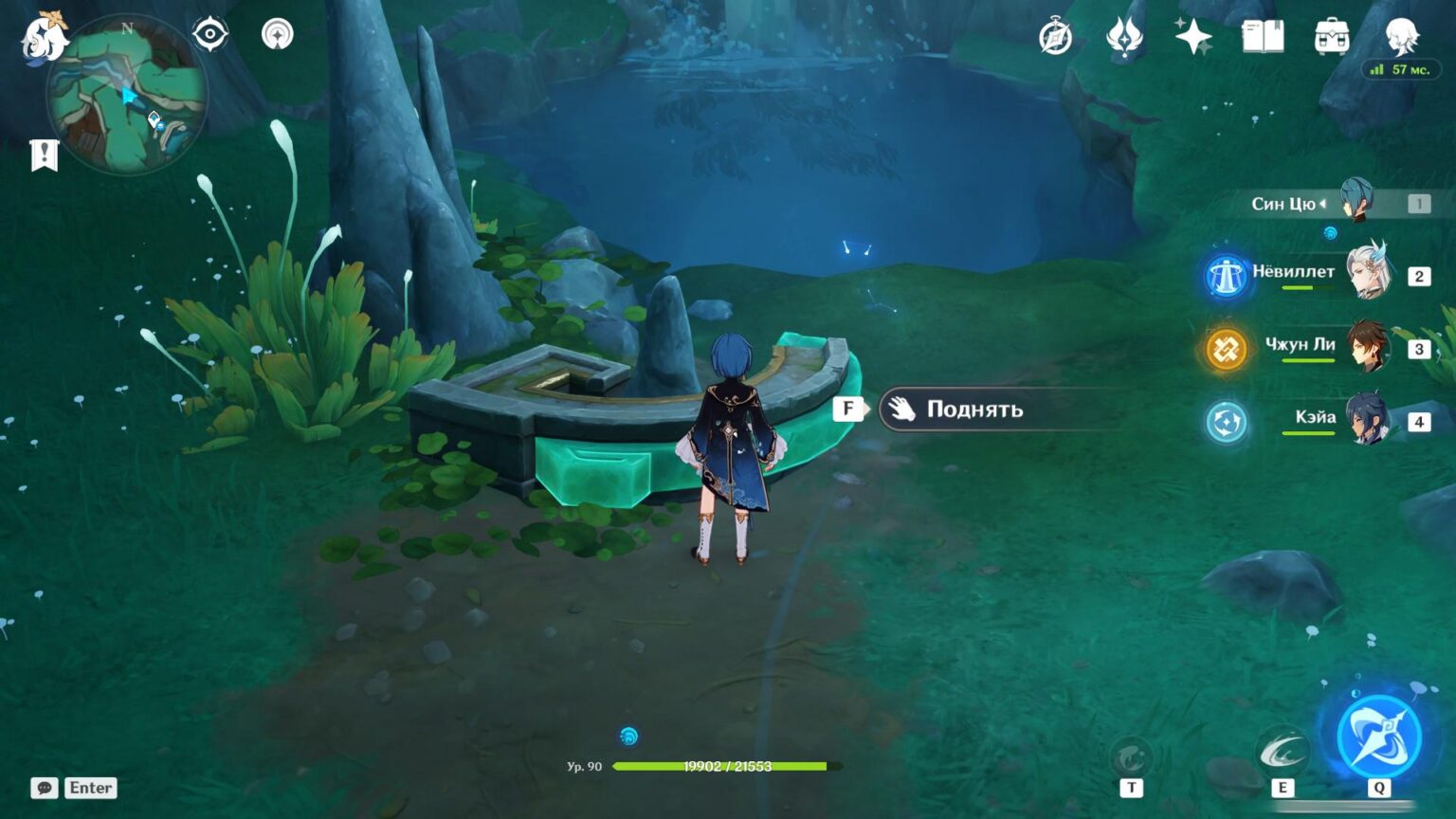
Task: Open the events compass icon
Action: (1055, 38)
